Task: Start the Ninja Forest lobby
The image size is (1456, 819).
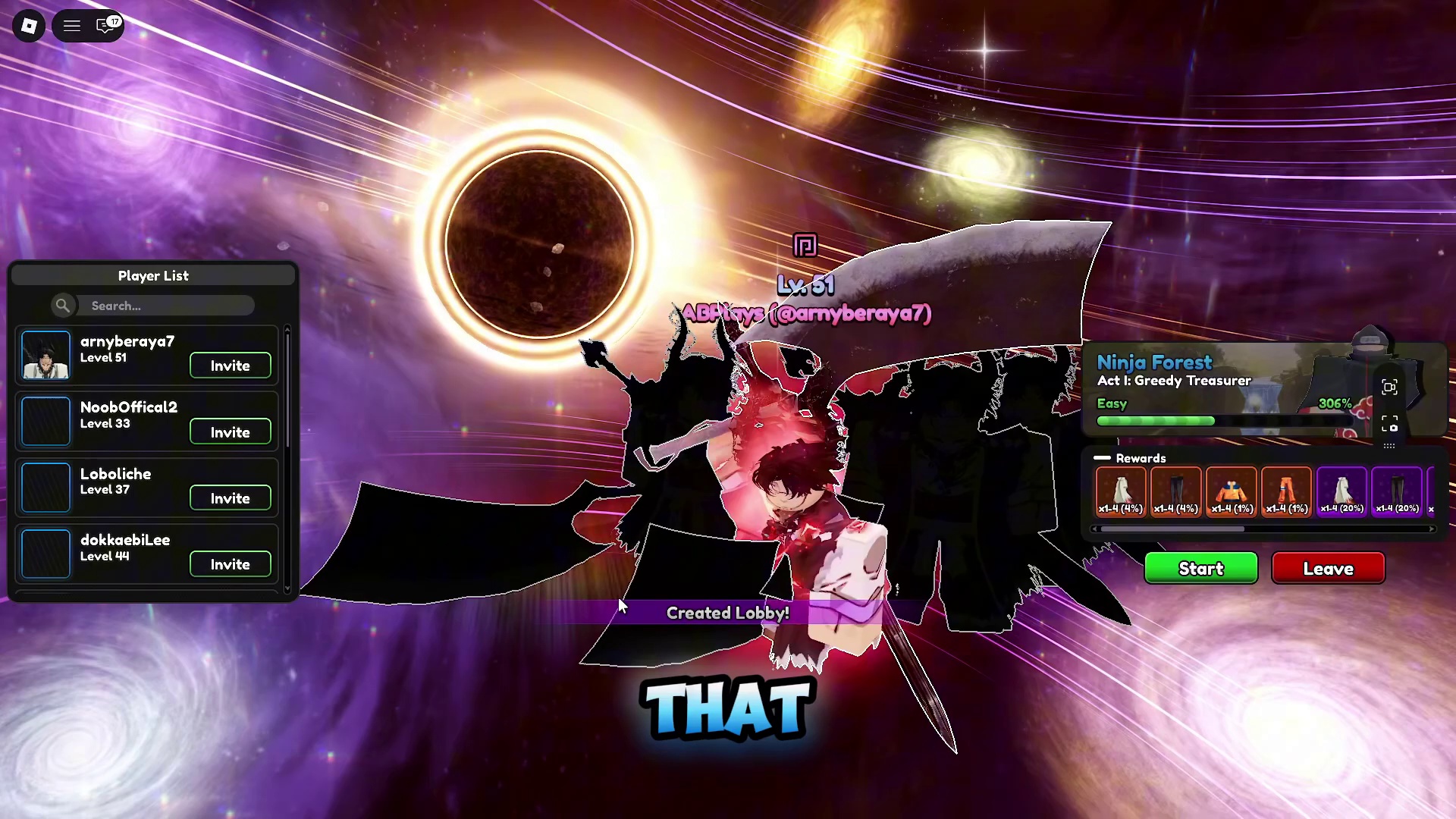Action: tap(1200, 569)
